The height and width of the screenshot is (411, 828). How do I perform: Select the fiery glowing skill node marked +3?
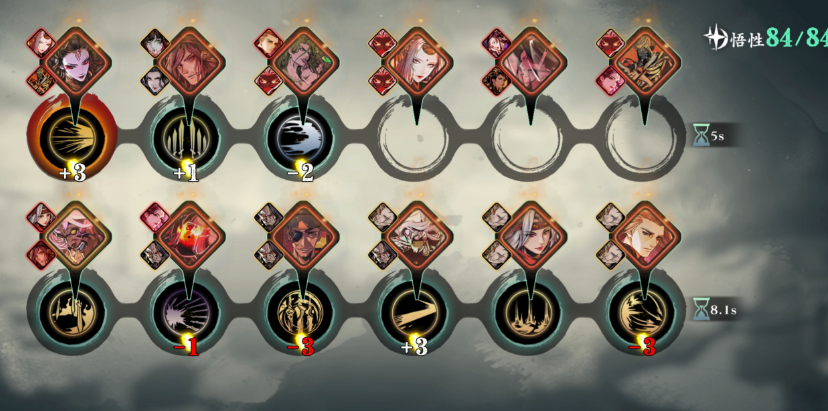tap(72, 133)
